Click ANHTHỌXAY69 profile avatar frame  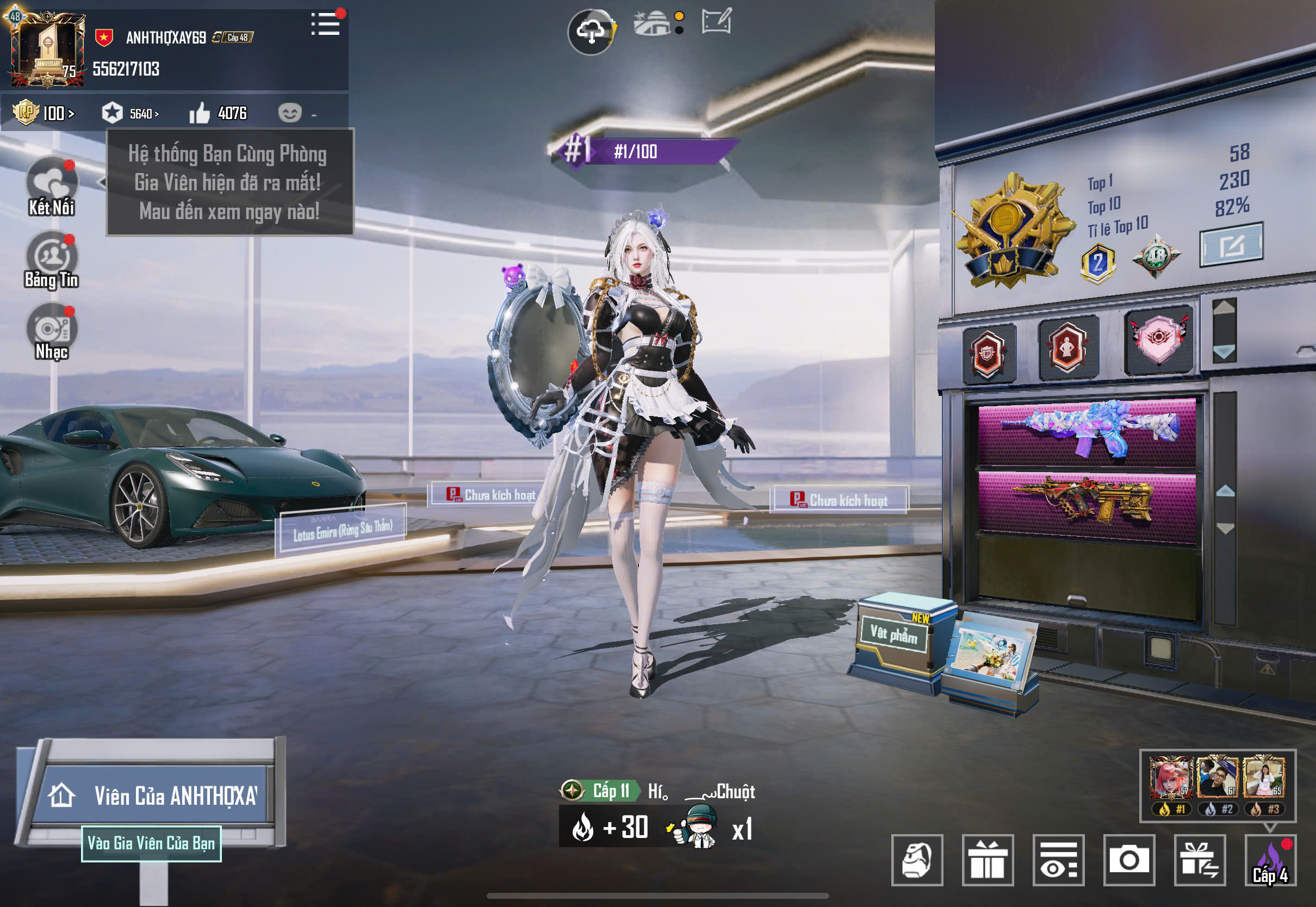click(47, 50)
